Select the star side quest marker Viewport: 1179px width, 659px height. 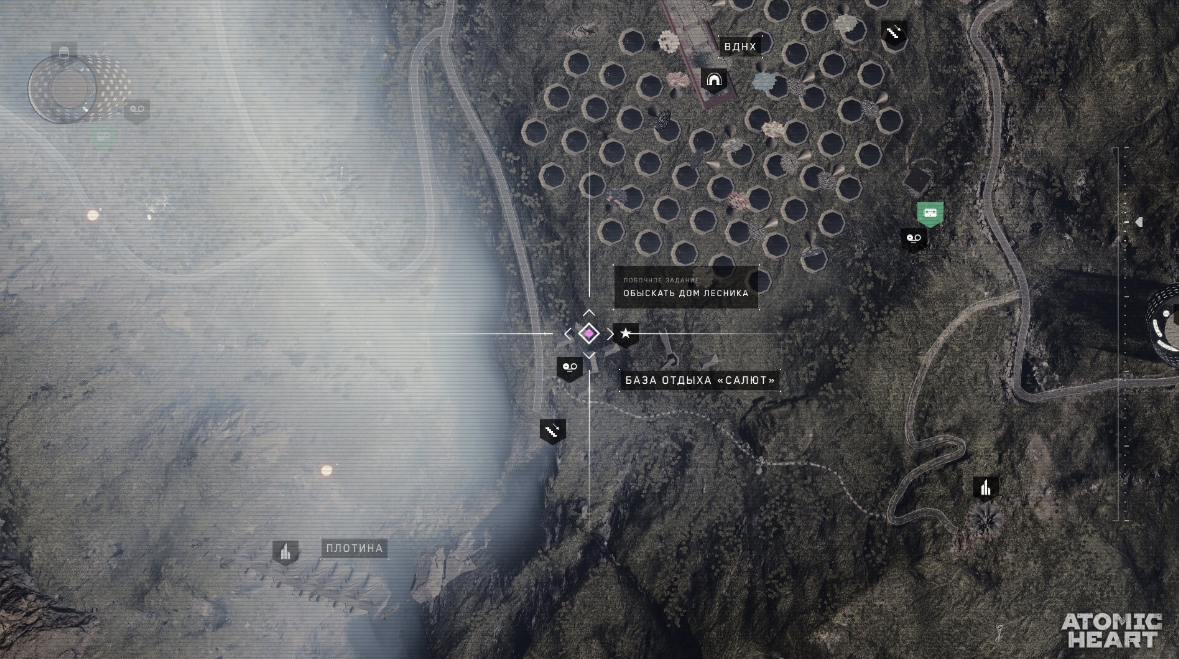pyautogui.click(x=626, y=334)
